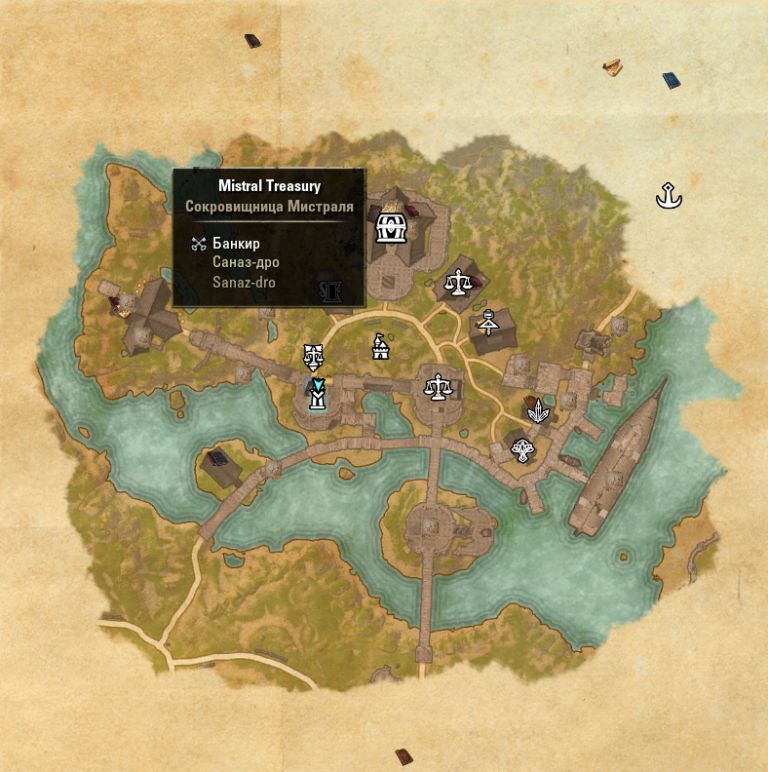Choose the small castle tower marker

[x=380, y=346]
